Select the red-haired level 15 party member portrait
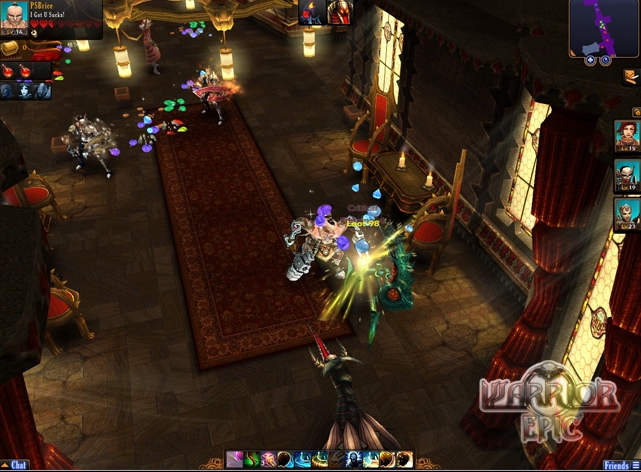Viewport: 641px width, 472px height. click(627, 135)
